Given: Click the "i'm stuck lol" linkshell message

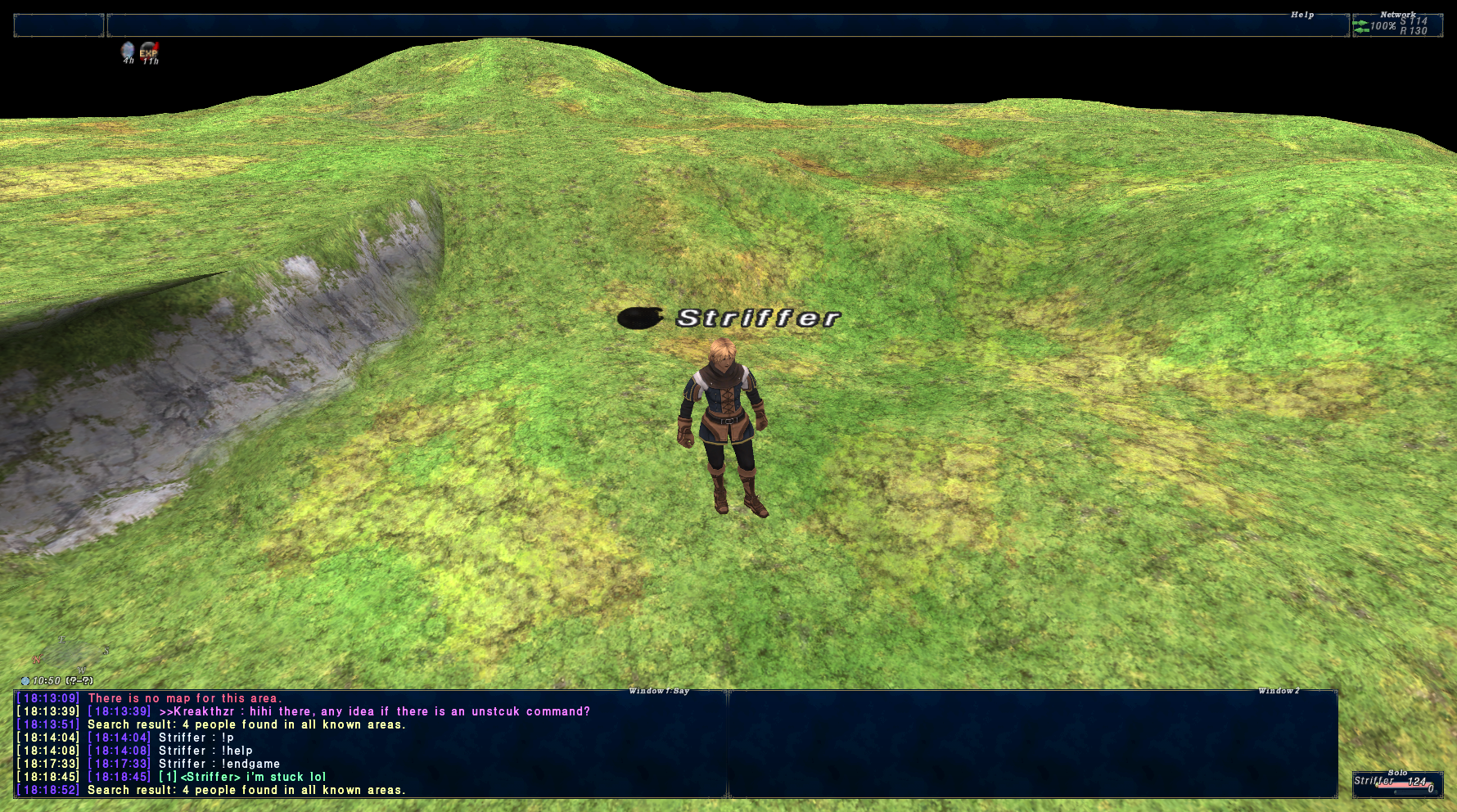Looking at the screenshot, I should click(x=252, y=777).
